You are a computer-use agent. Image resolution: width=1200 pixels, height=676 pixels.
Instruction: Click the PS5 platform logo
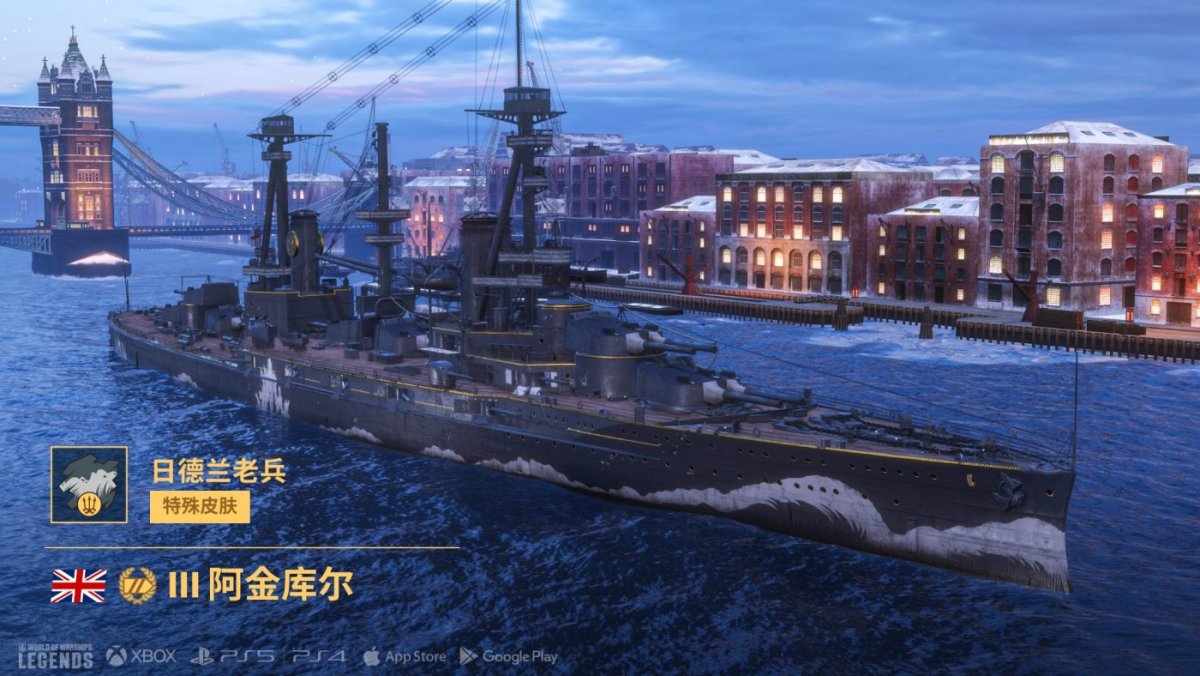pyautogui.click(x=233, y=656)
